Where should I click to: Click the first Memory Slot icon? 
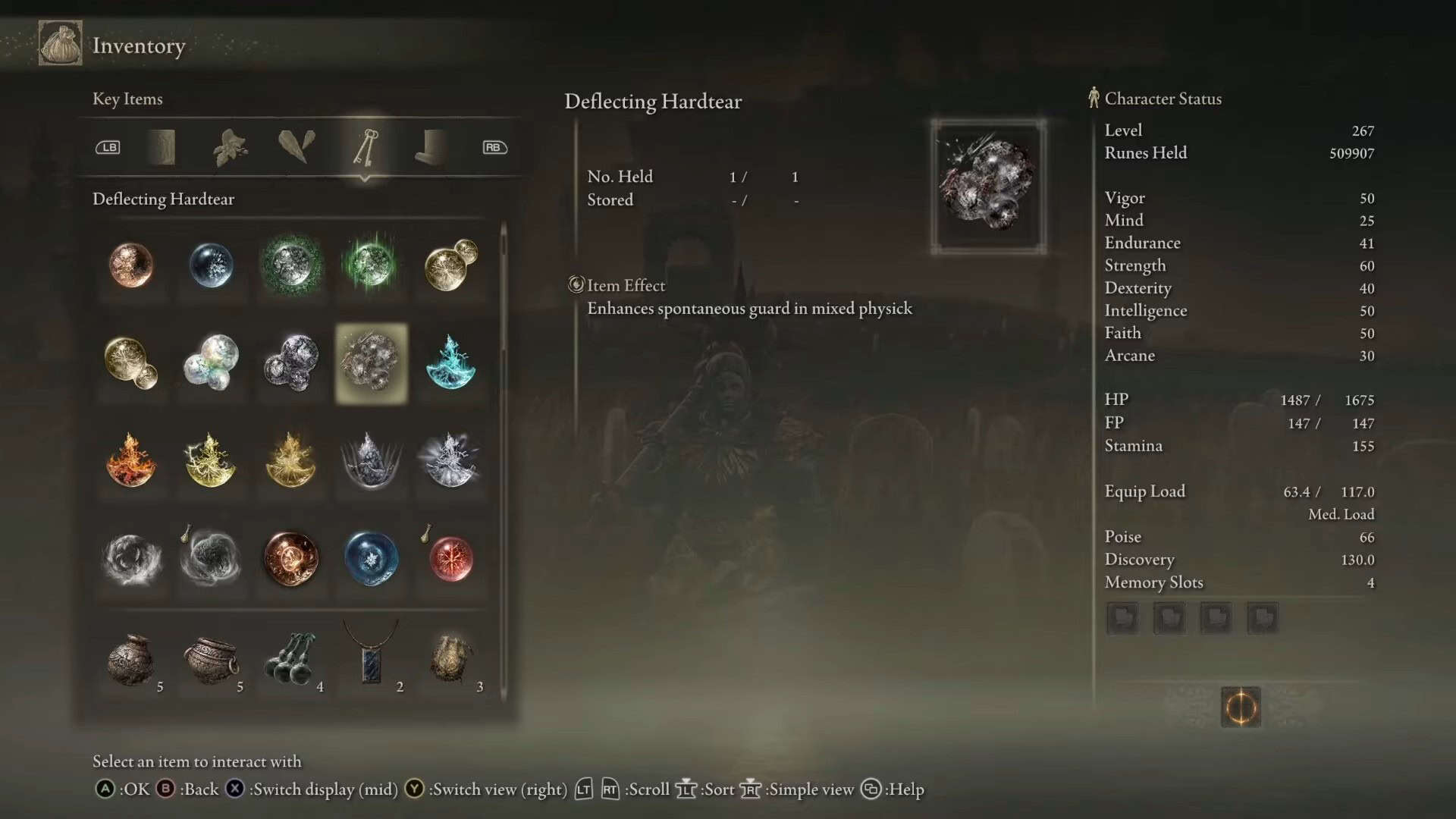click(x=1122, y=617)
